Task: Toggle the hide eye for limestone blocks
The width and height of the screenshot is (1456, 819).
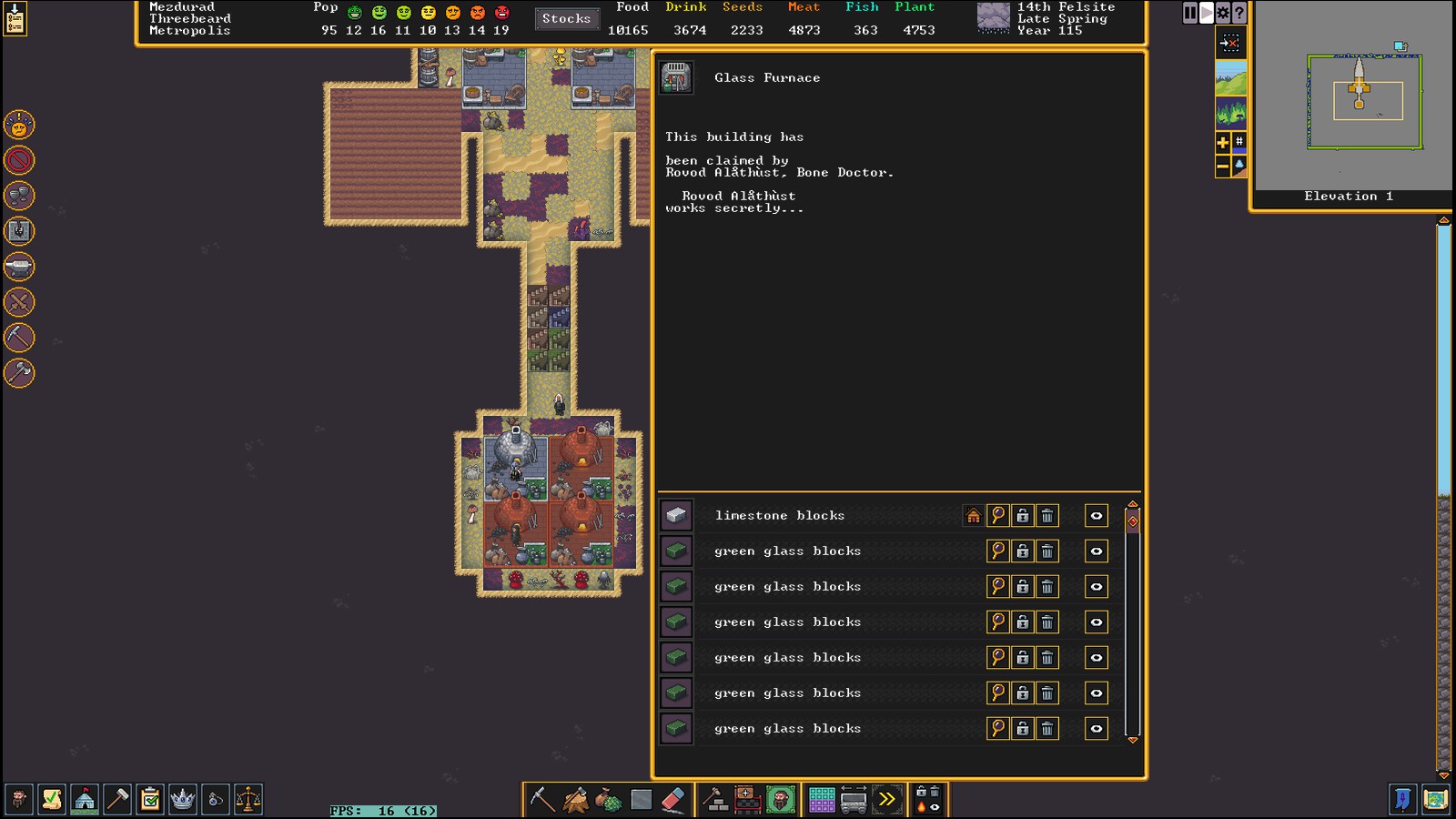Action: click(1097, 516)
